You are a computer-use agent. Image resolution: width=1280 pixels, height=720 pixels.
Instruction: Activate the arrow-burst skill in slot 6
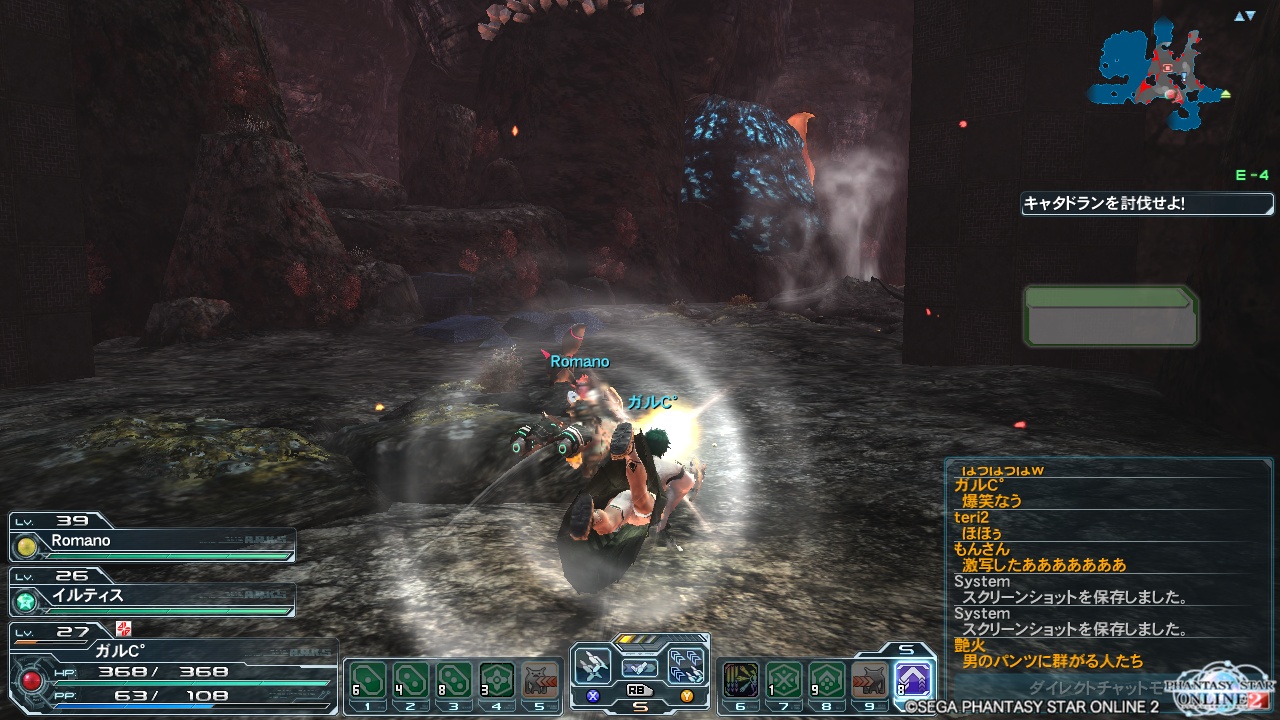click(740, 680)
